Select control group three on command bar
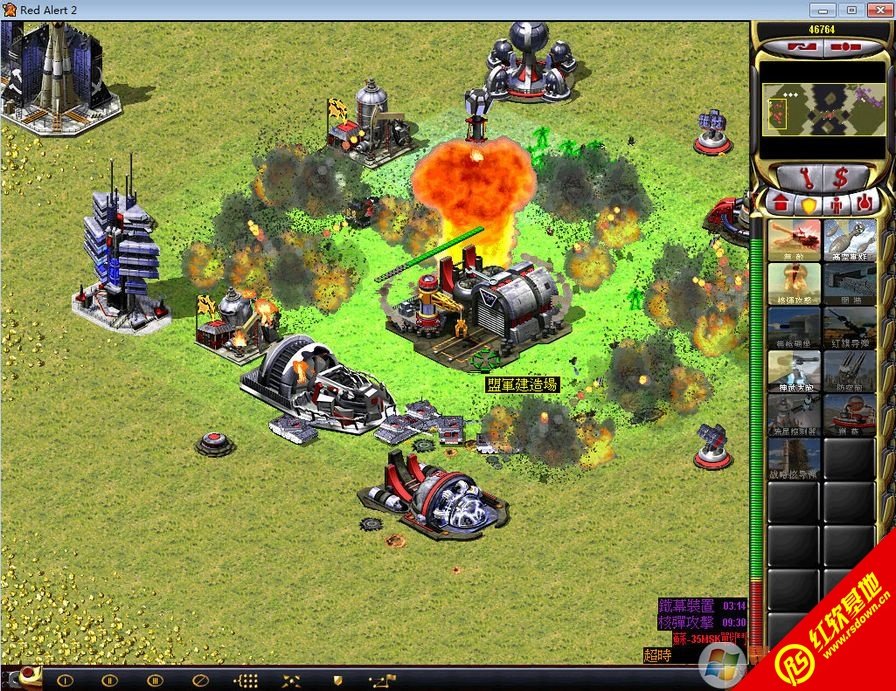The height and width of the screenshot is (691, 896). pyautogui.click(x=154, y=681)
